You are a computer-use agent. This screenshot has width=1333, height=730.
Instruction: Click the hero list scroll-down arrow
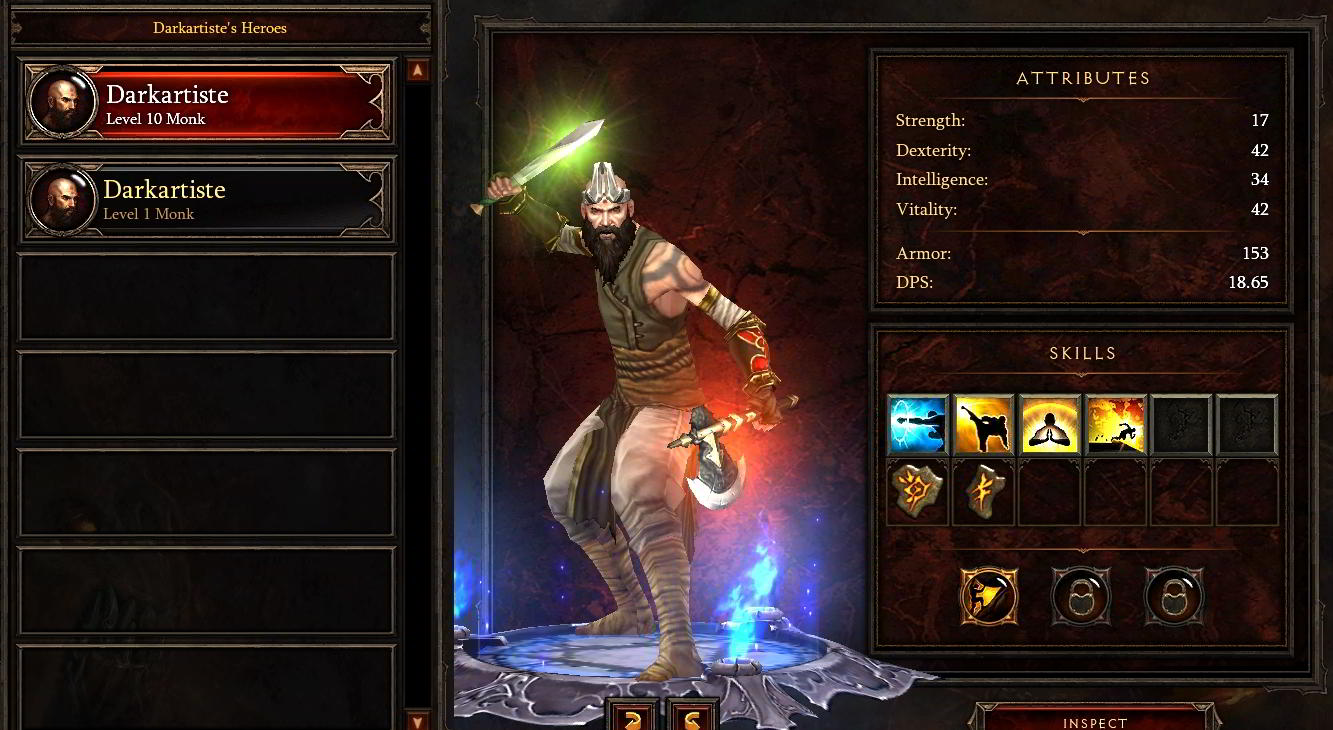tap(418, 719)
